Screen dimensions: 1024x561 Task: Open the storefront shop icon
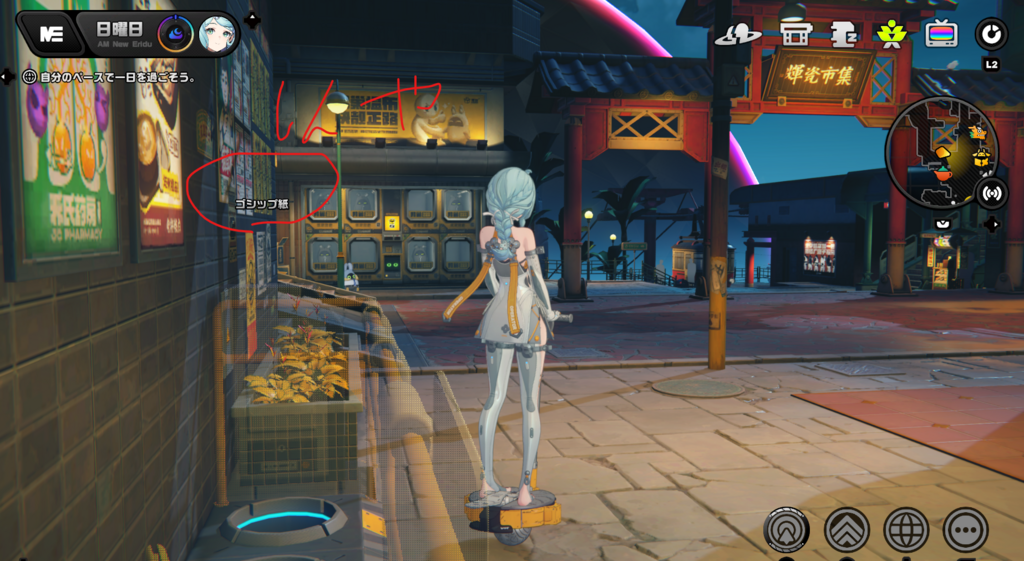coord(796,35)
